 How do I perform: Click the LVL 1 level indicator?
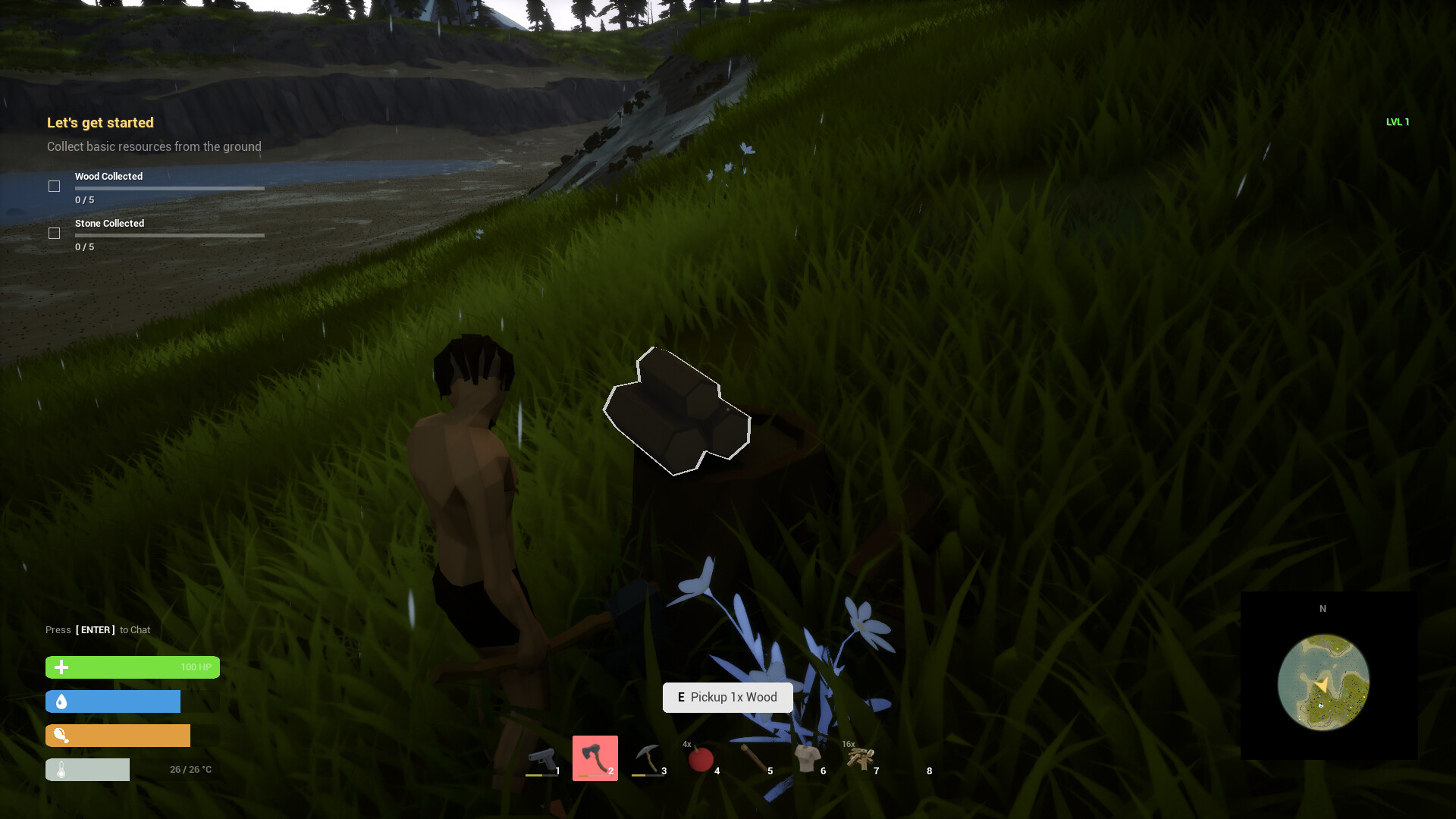pyautogui.click(x=1398, y=121)
